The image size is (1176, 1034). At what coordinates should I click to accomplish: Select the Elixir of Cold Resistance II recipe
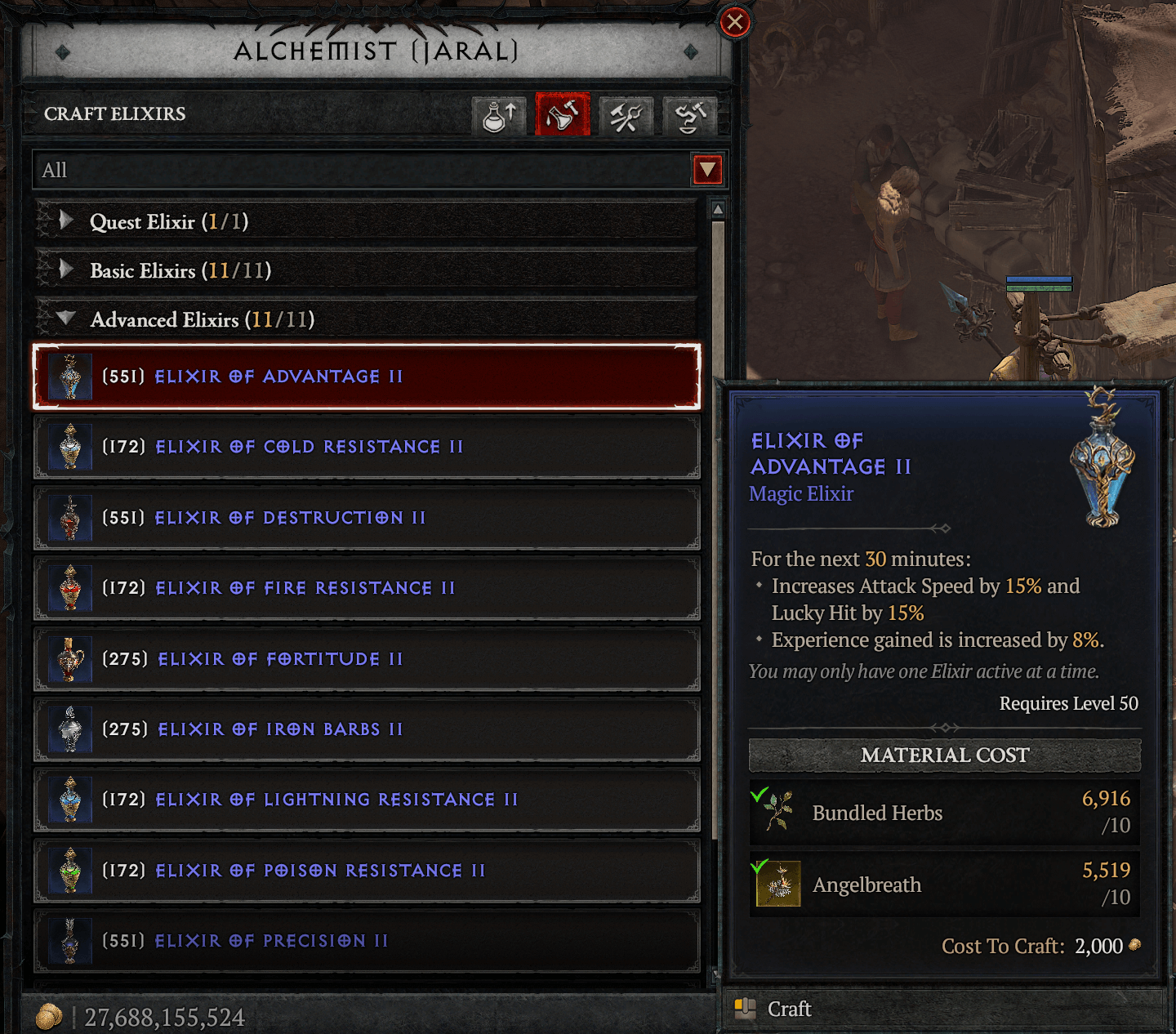click(x=309, y=447)
